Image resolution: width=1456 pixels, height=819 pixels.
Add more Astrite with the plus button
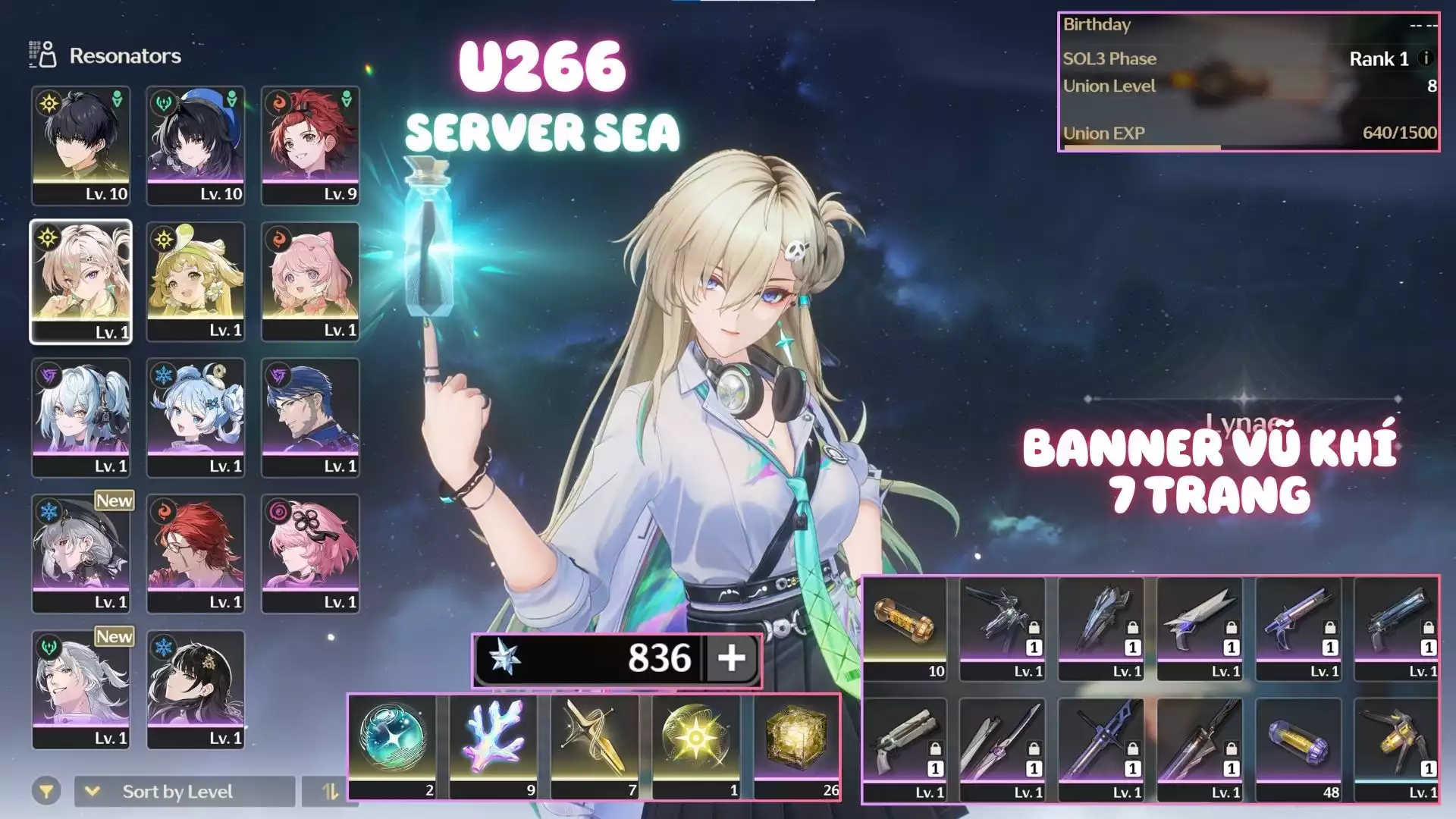(x=732, y=658)
